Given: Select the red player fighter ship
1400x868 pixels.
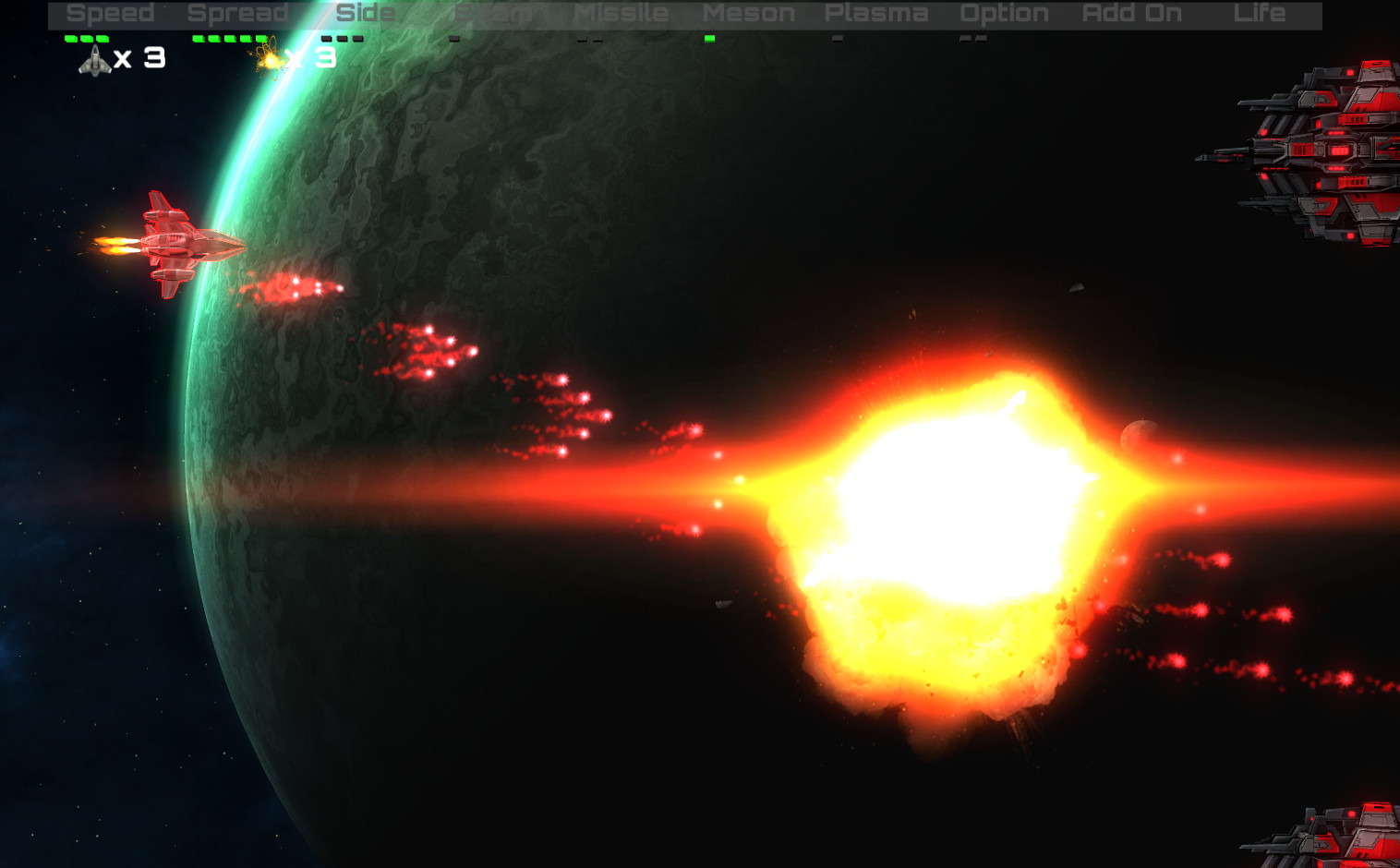Looking at the screenshot, I should 175,240.
